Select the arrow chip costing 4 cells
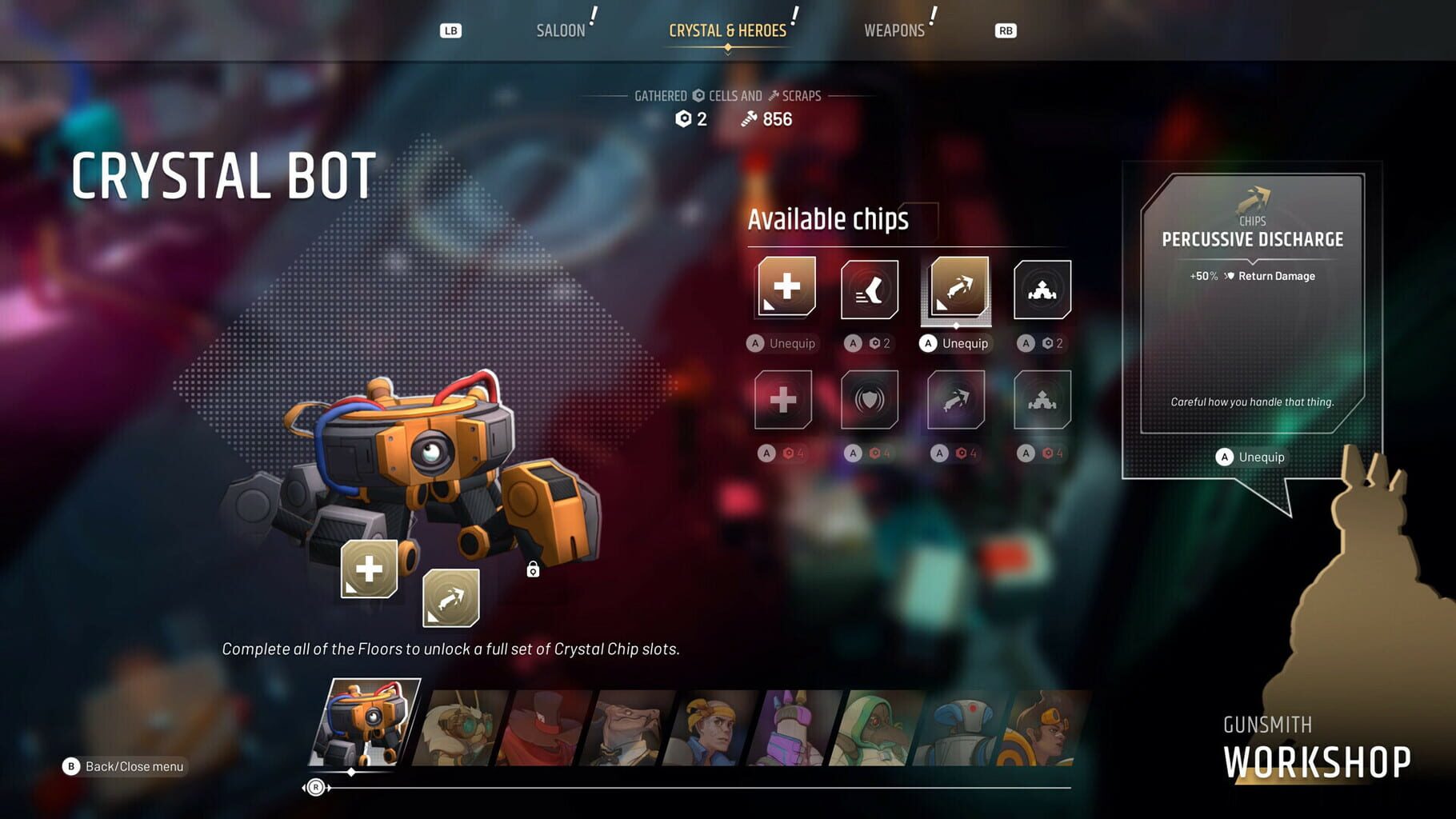The height and width of the screenshot is (819, 1456). click(x=955, y=400)
